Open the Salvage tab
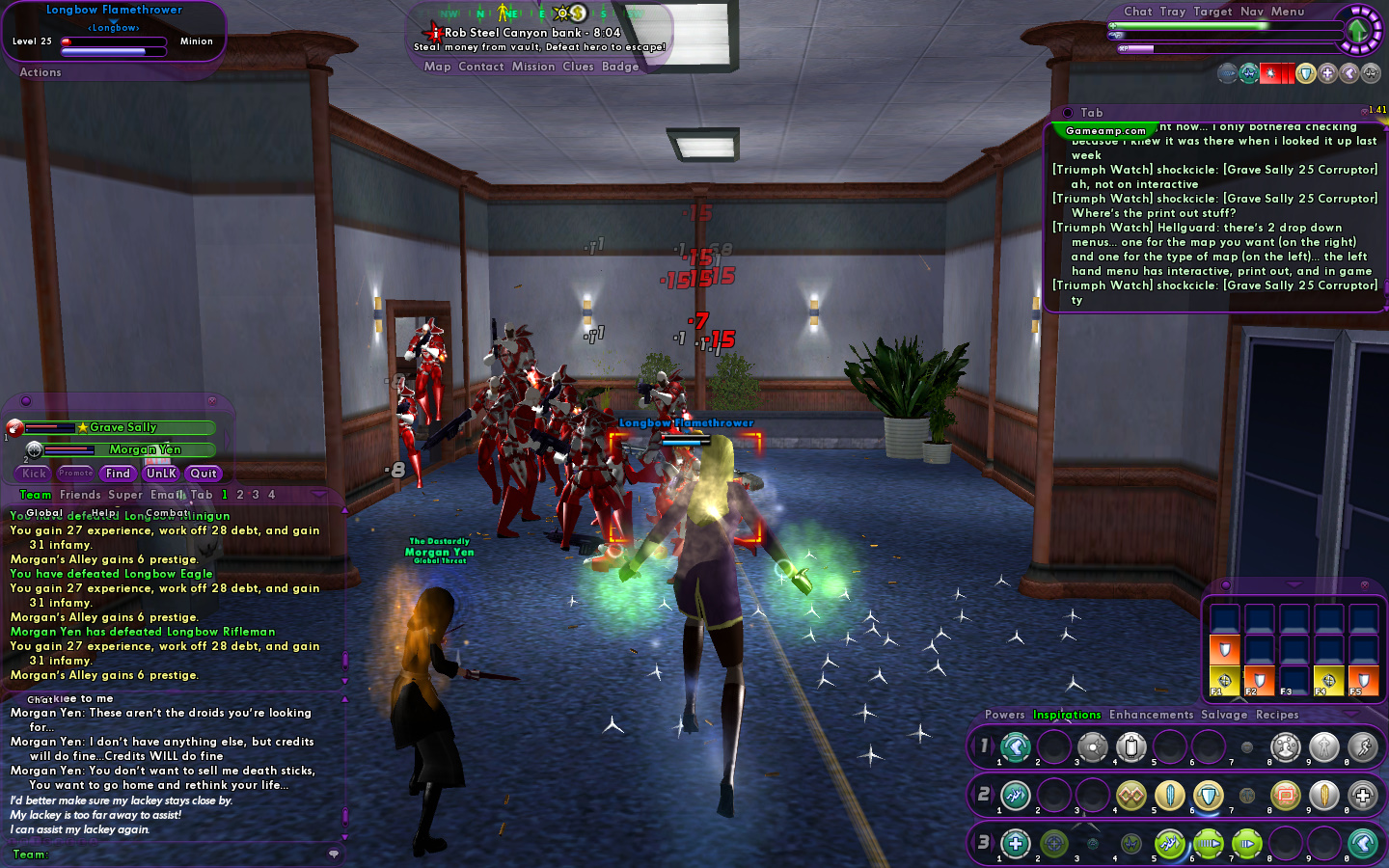 [x=1224, y=715]
